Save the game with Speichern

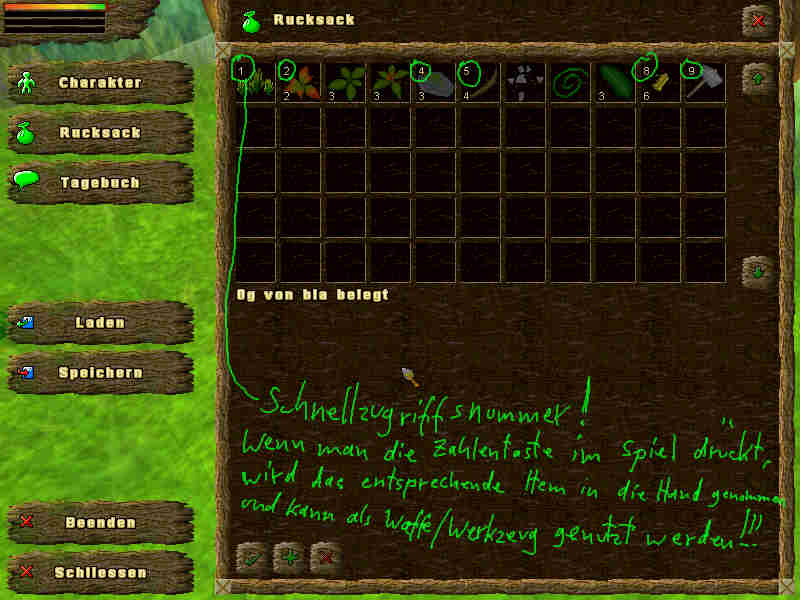(100, 373)
